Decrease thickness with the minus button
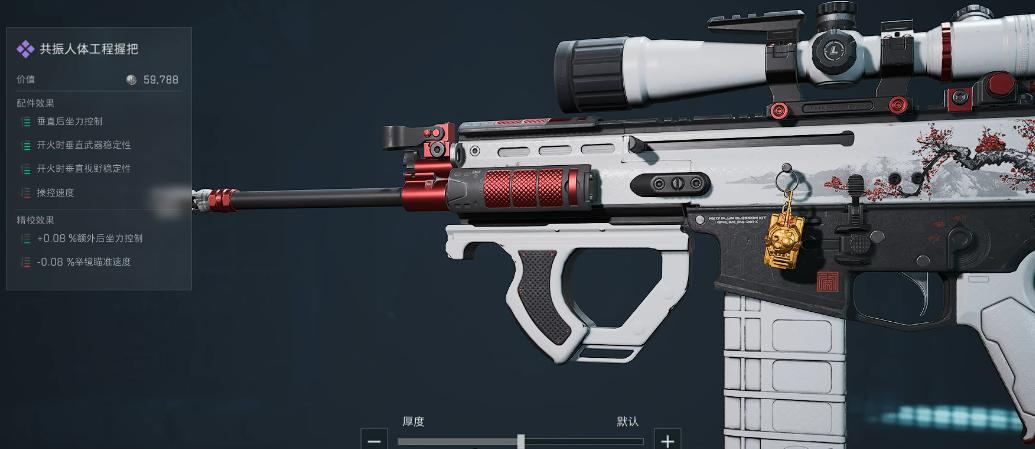This screenshot has width=1035, height=449. pyautogui.click(x=374, y=440)
